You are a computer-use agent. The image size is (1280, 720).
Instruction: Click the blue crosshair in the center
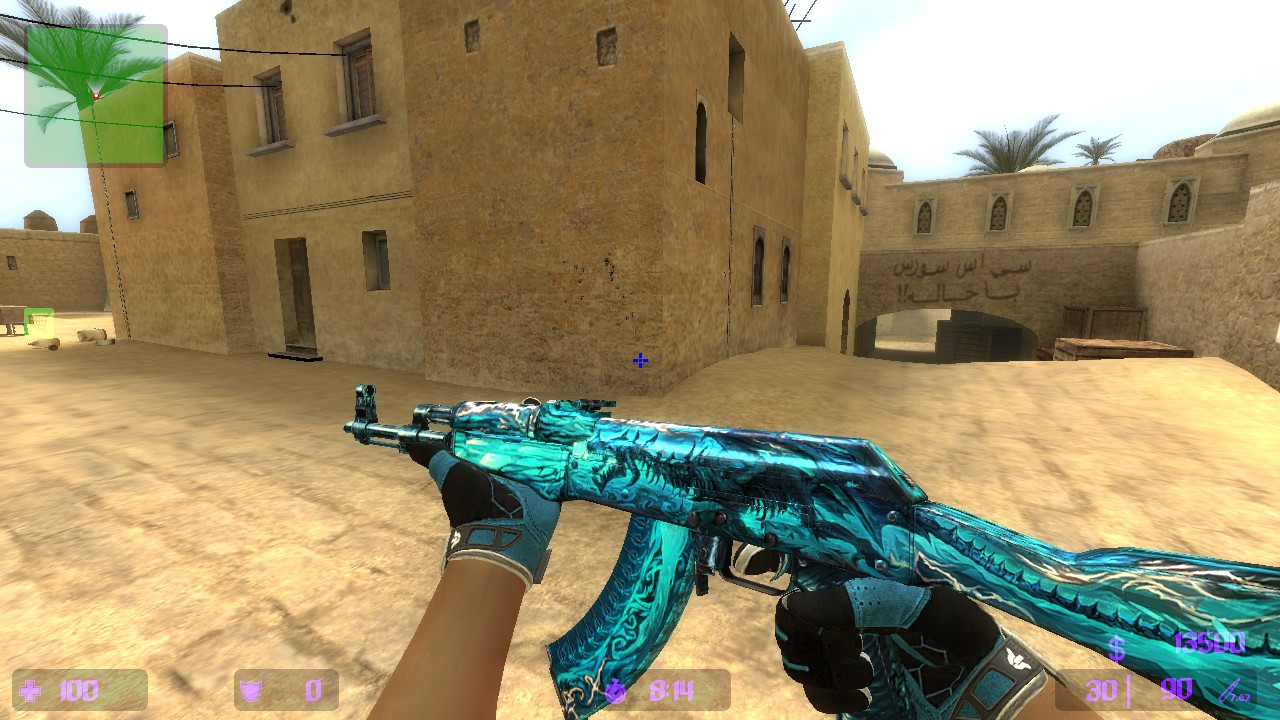click(x=639, y=361)
